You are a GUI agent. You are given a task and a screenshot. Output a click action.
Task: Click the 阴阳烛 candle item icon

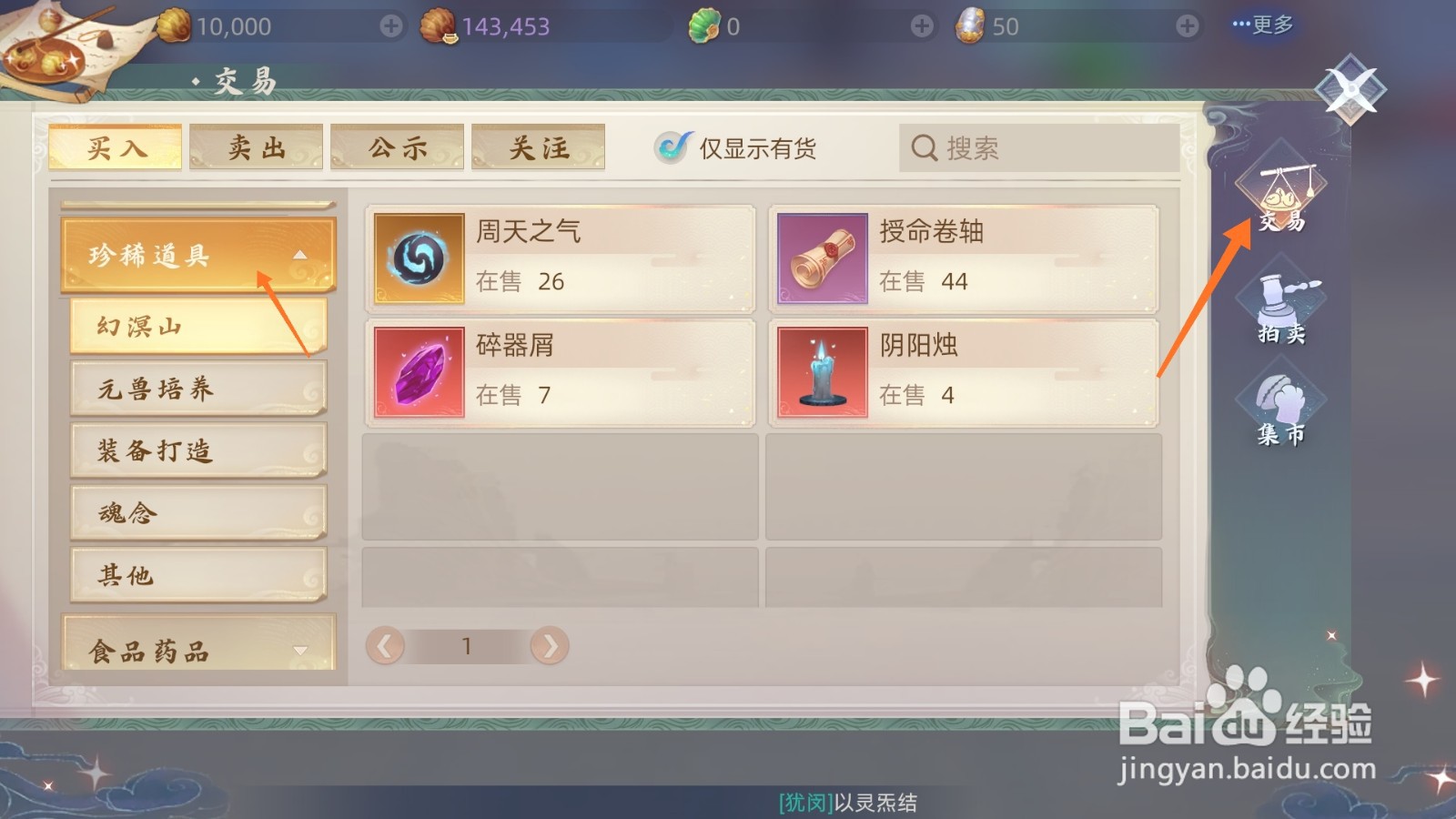tap(822, 372)
